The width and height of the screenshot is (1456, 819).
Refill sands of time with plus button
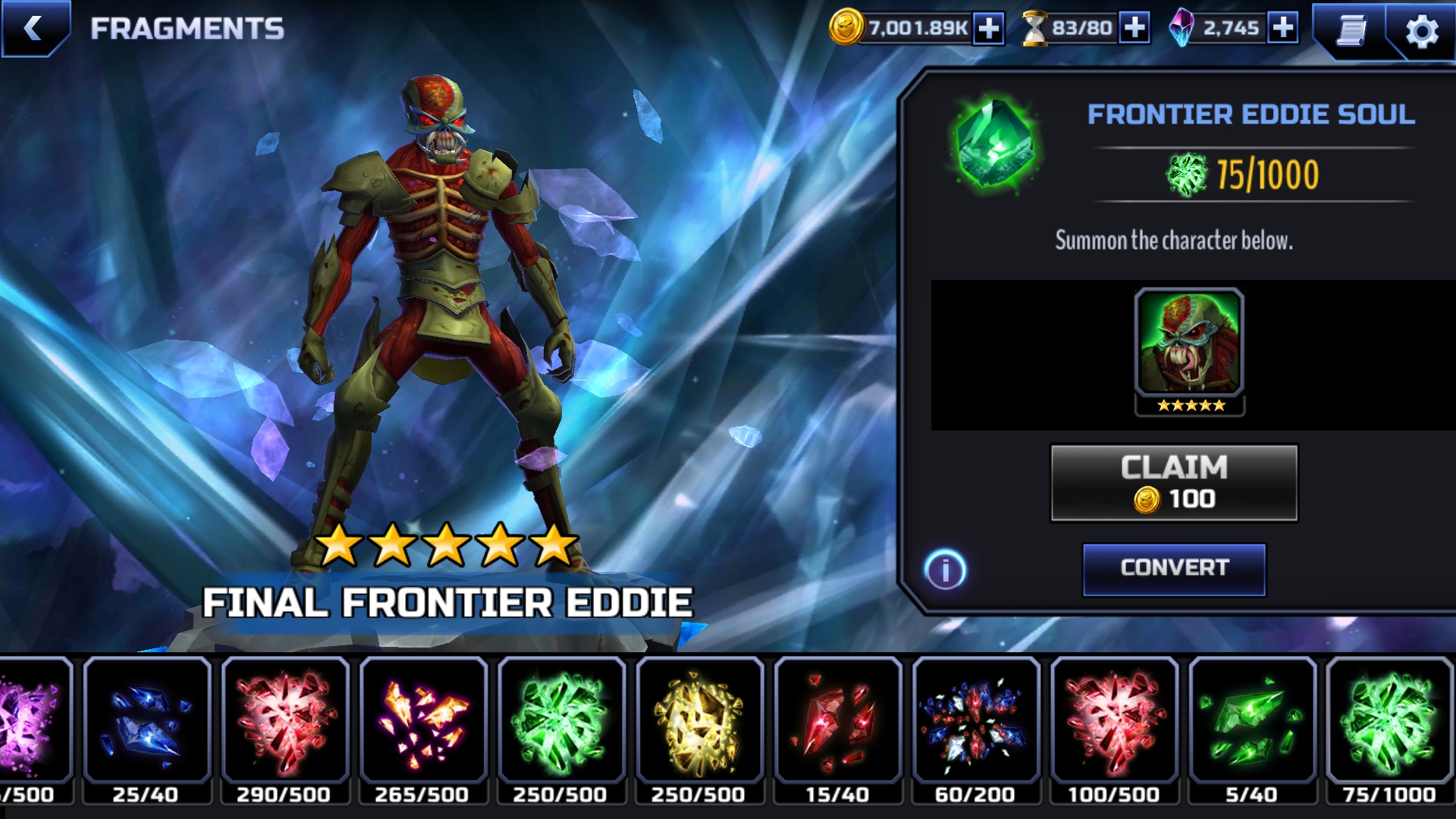[x=1134, y=28]
